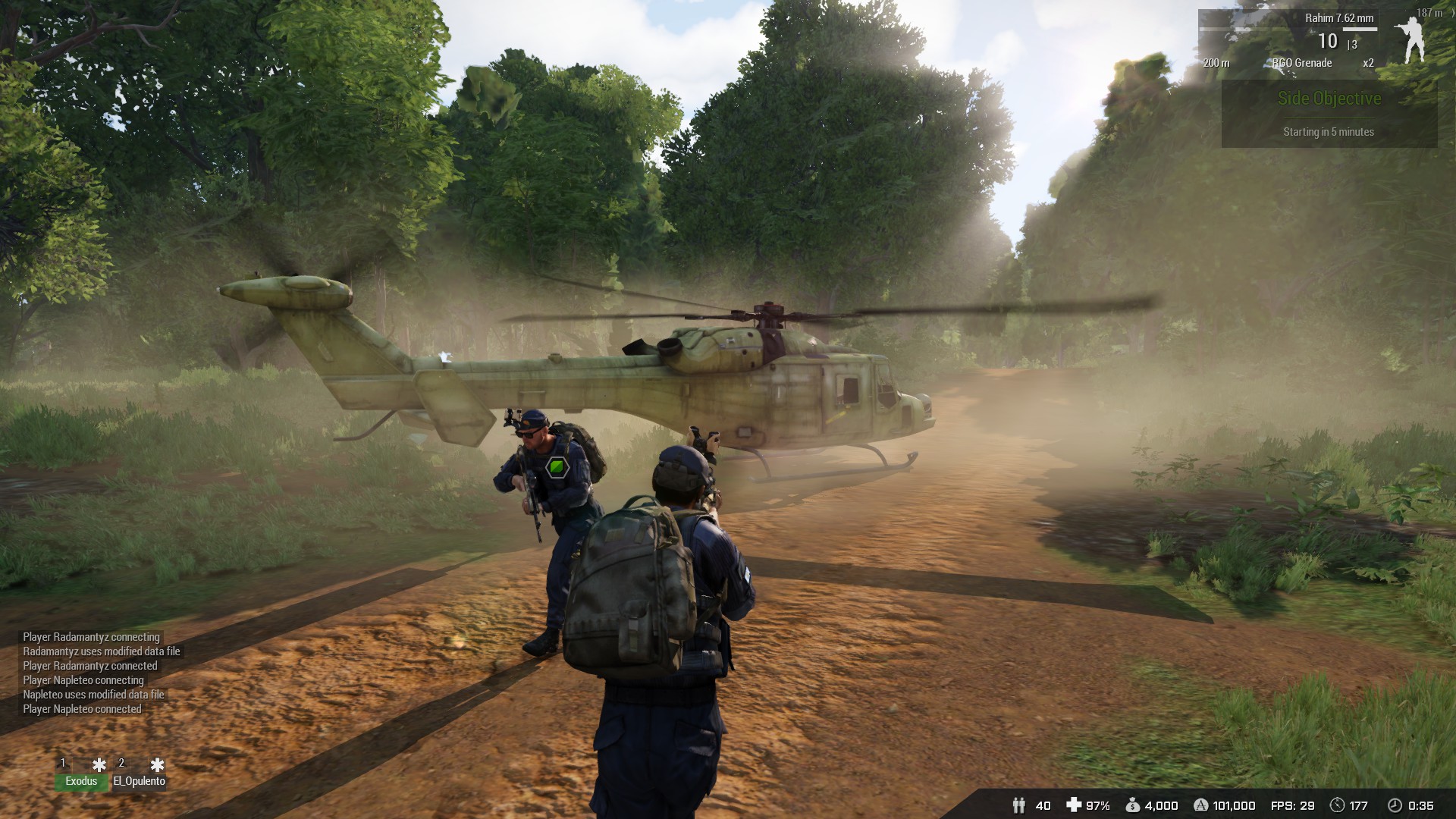Click the soldier stance indicator icon
Screen dimensions: 1456x819
(x=1410, y=40)
